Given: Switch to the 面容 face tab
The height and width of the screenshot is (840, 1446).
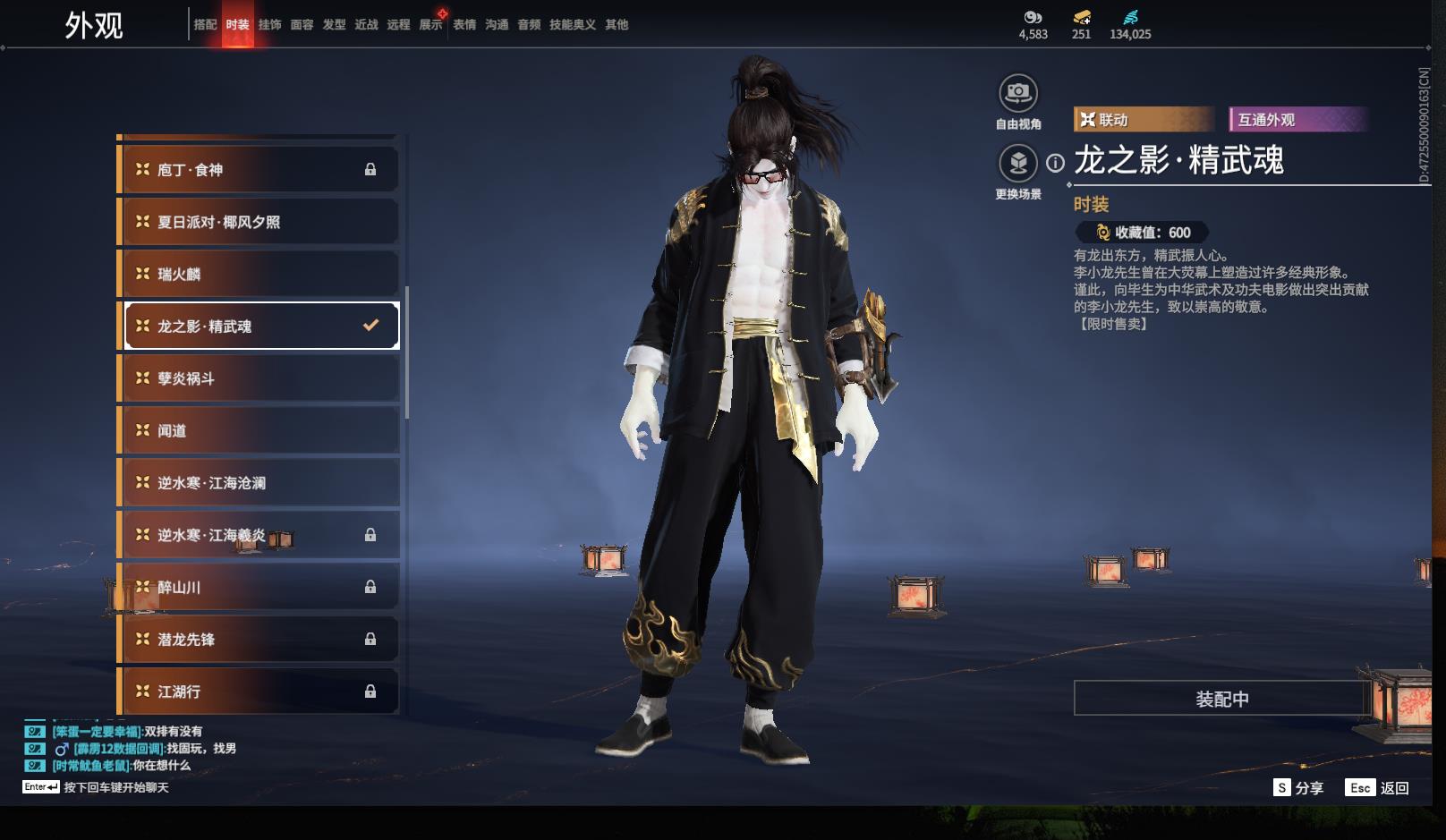Looking at the screenshot, I should 302,25.
